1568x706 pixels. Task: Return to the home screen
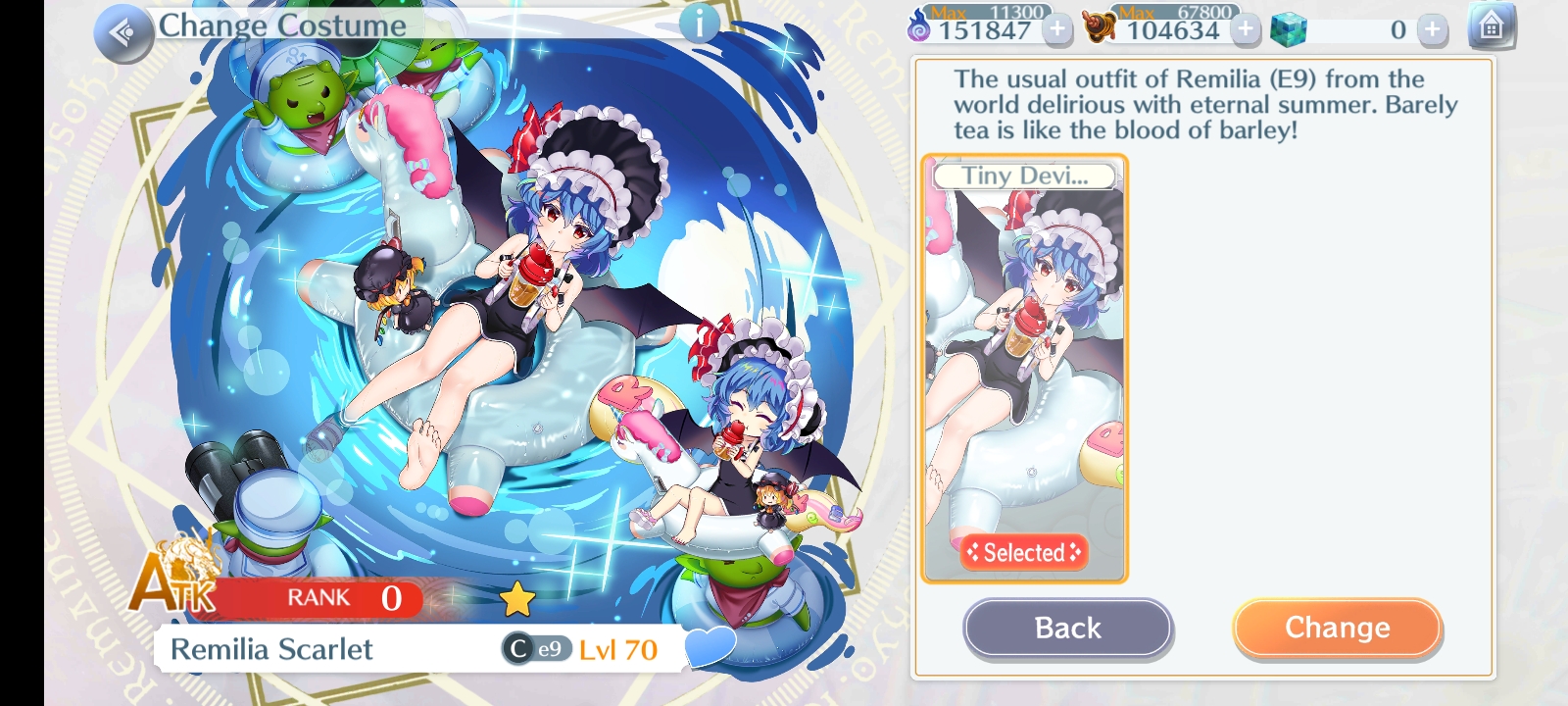coord(1491,26)
